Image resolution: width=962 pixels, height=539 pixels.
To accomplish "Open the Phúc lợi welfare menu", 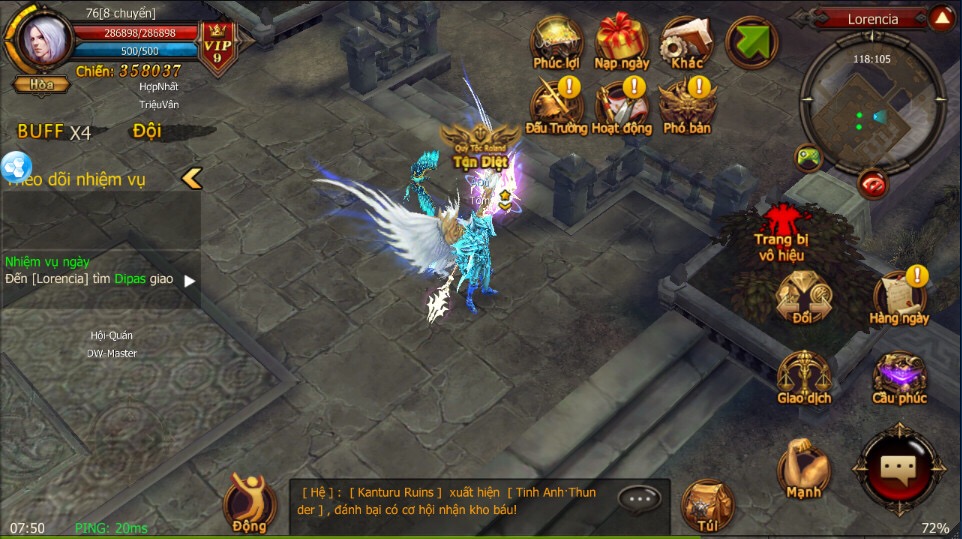I will [x=556, y=43].
